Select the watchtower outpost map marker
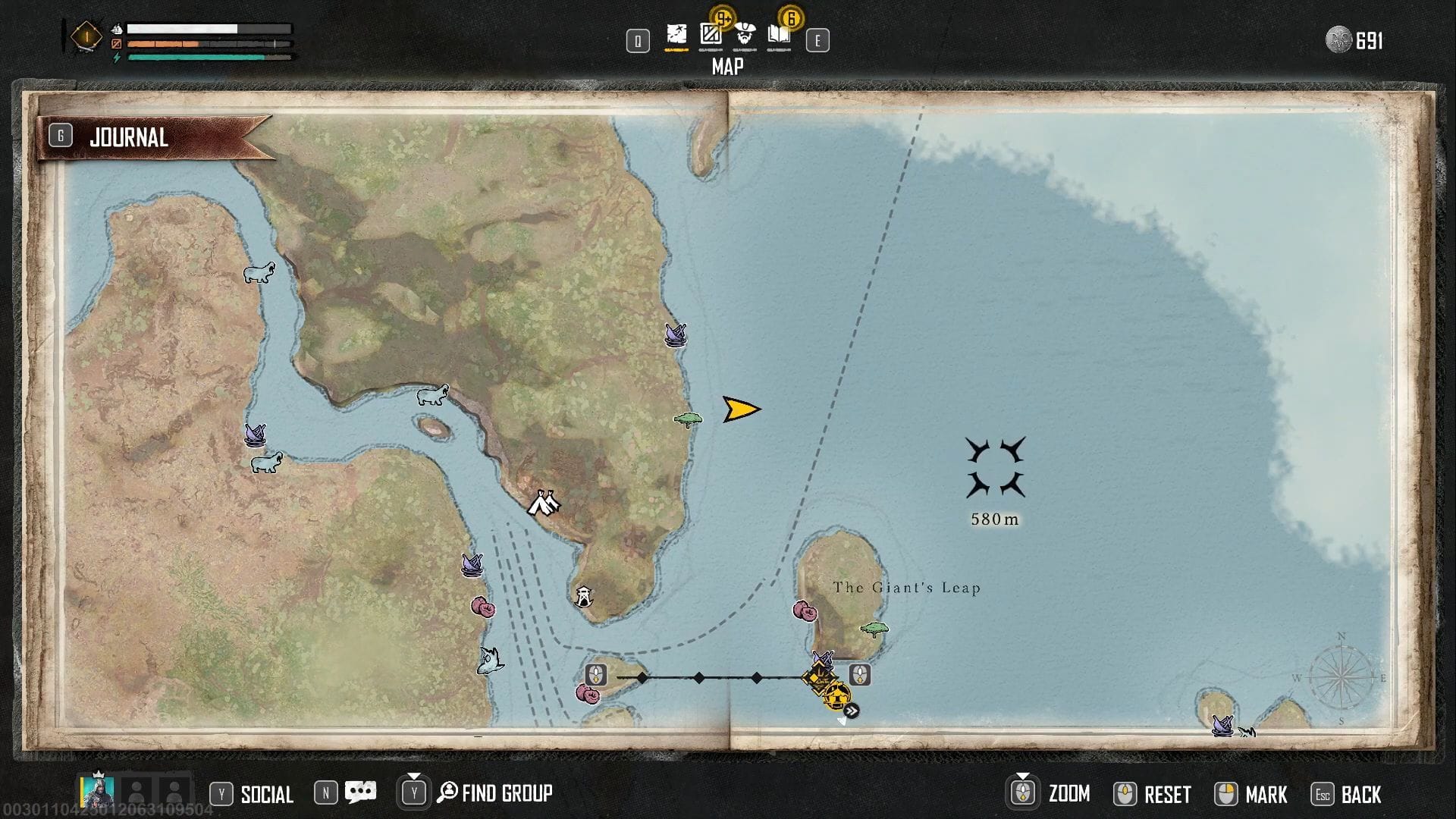The height and width of the screenshot is (819, 1456). [x=583, y=597]
